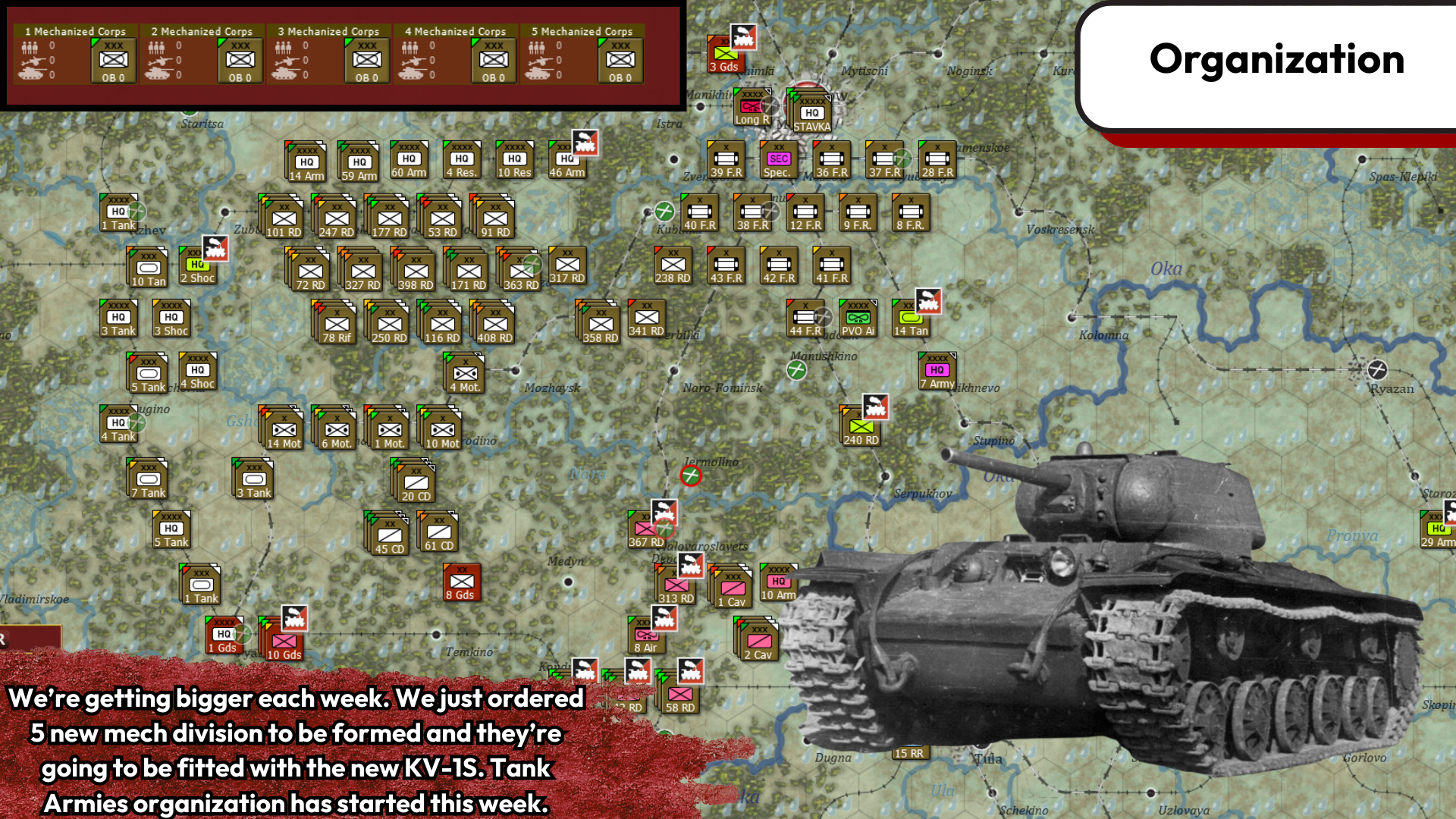Click the 8 Gds red guards counter
The image size is (1456, 819).
460,580
